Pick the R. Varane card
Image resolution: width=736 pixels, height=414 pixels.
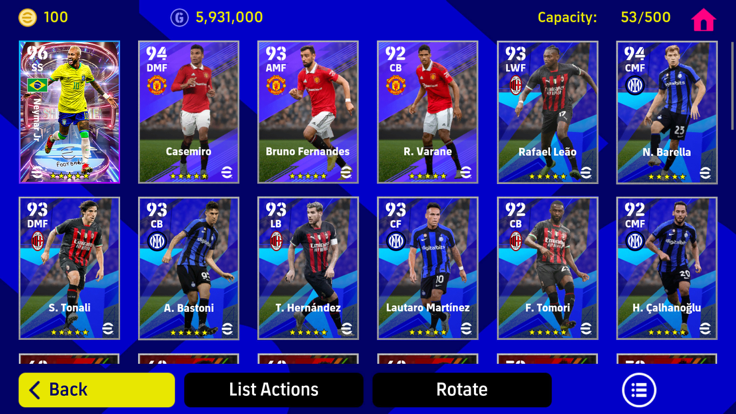[427, 112]
